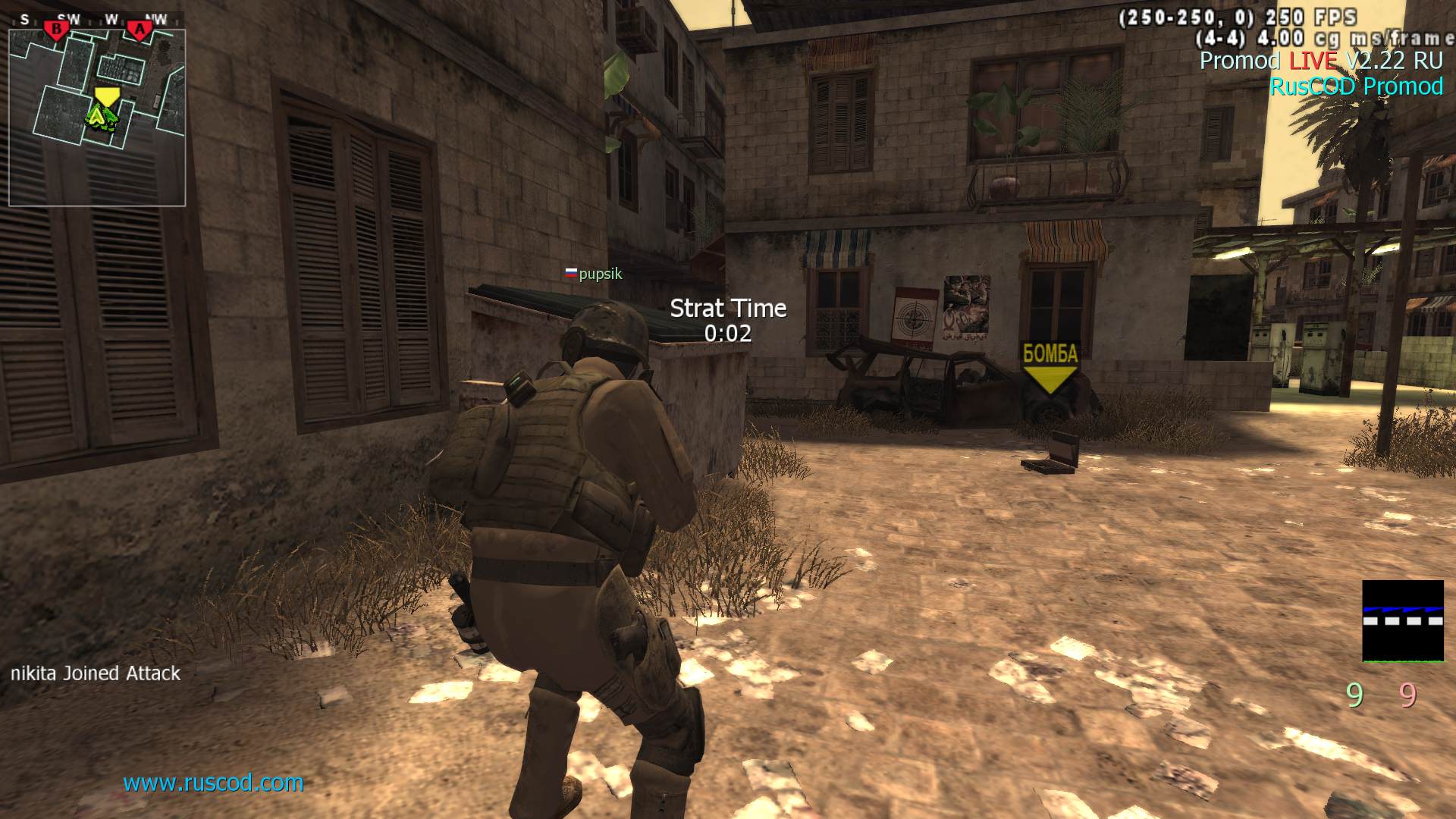Screen dimensions: 1456x819
Task: Select the red bomb site B marker
Action: click(x=56, y=30)
